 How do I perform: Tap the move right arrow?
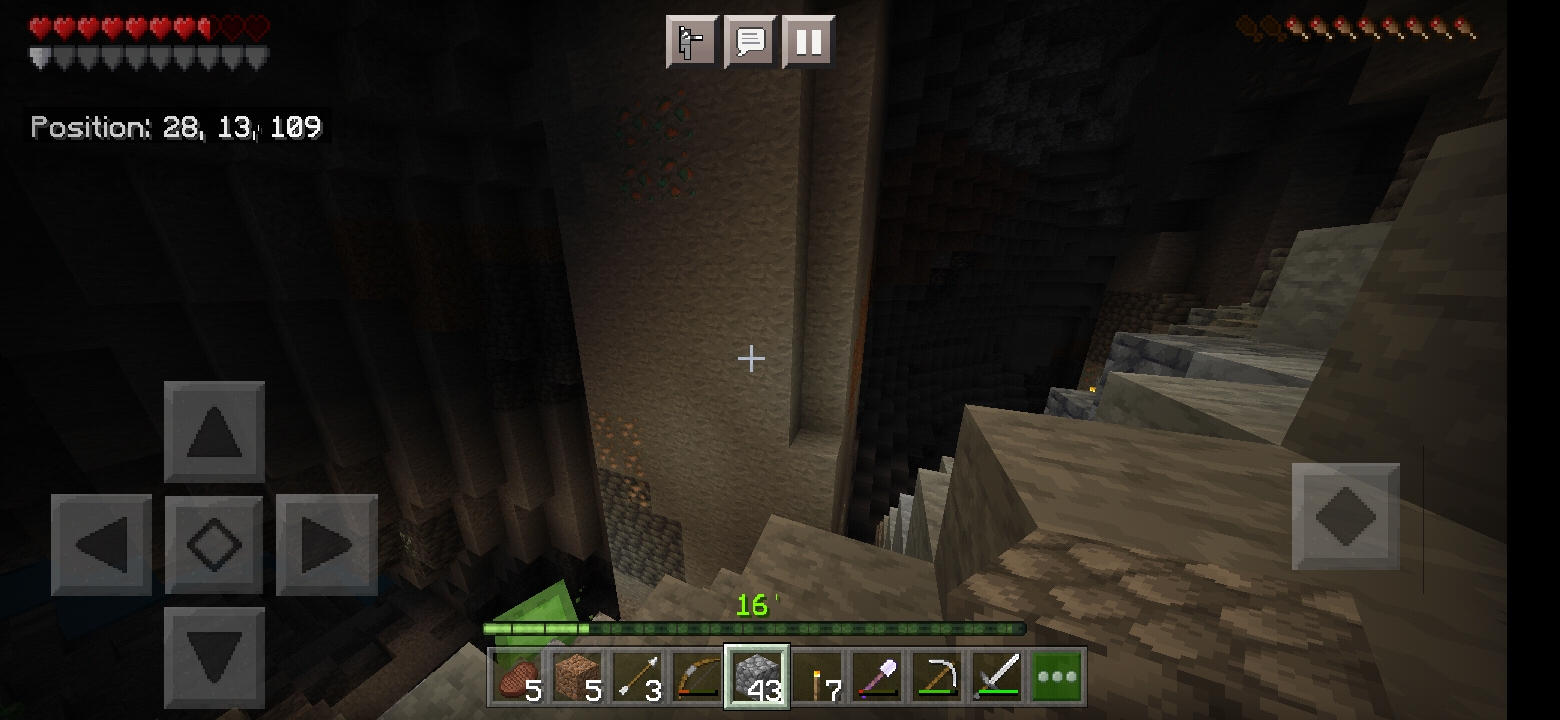click(326, 545)
